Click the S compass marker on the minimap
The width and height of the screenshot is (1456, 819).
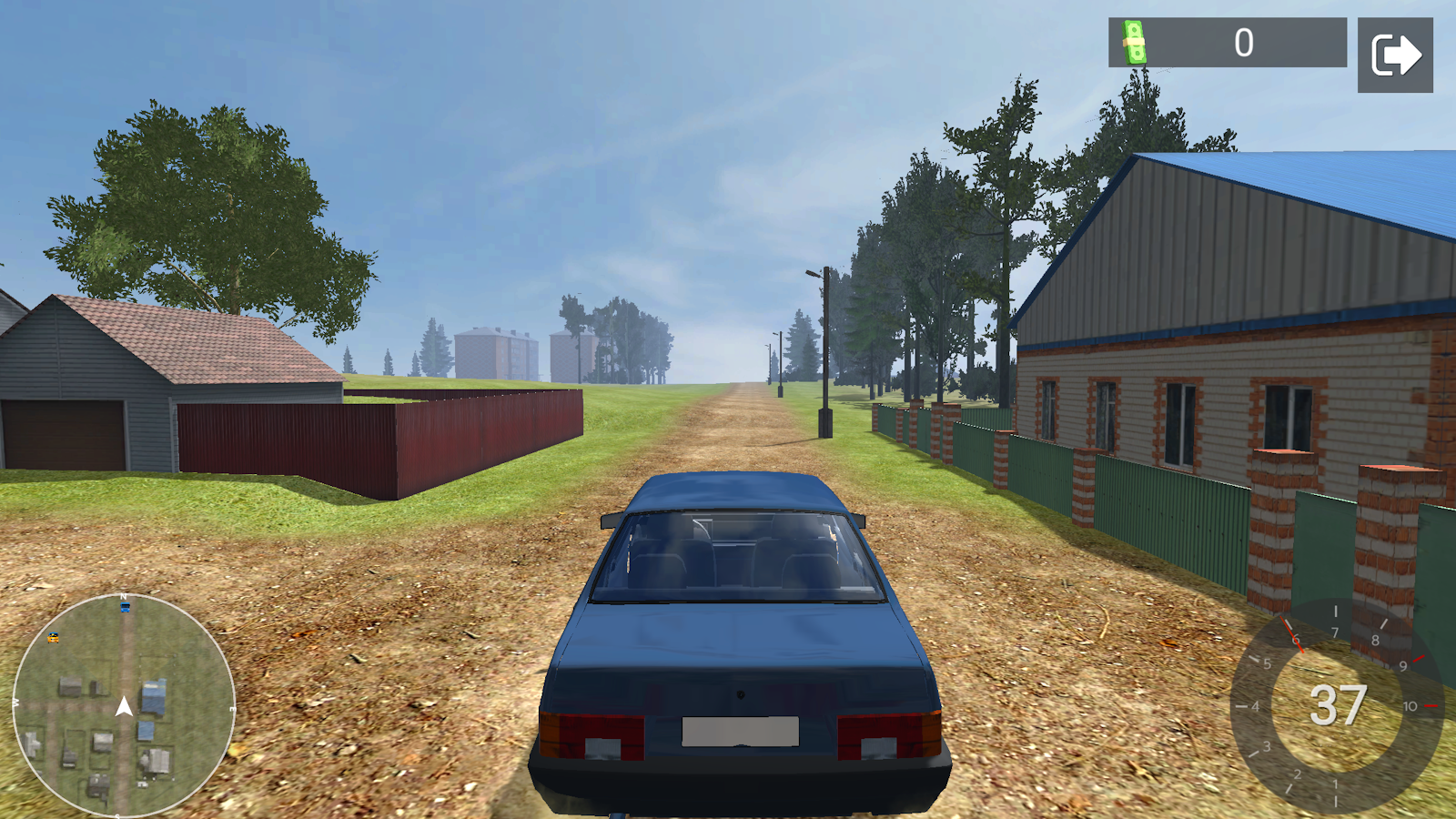117,813
